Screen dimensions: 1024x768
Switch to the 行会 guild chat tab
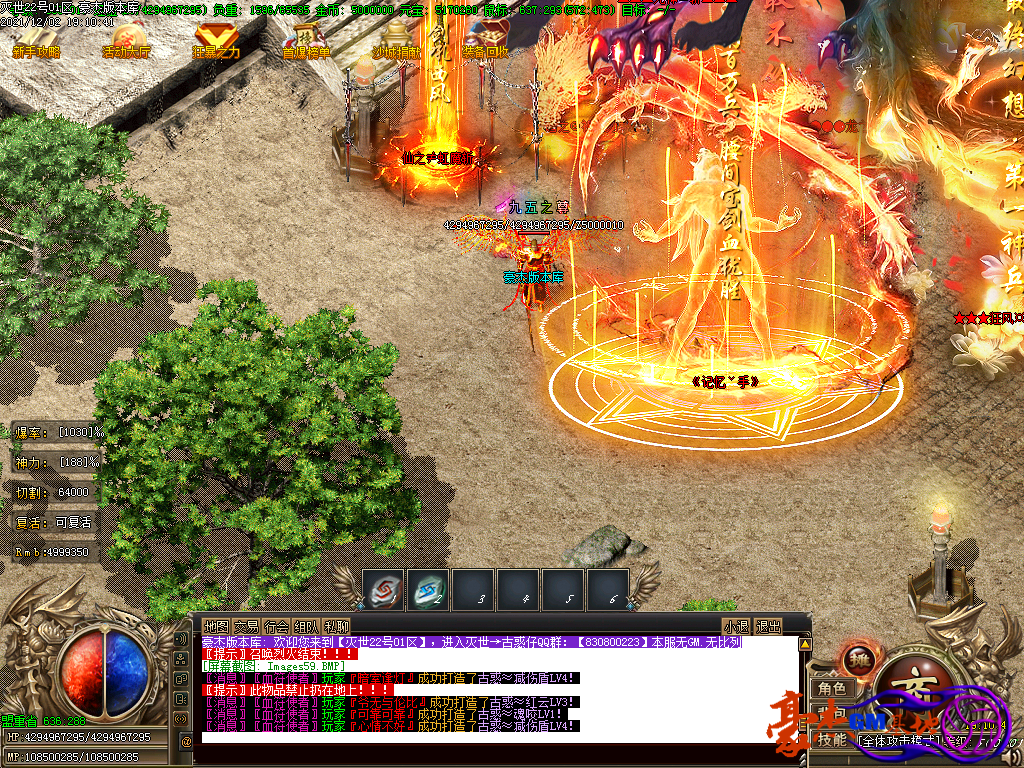[277, 626]
